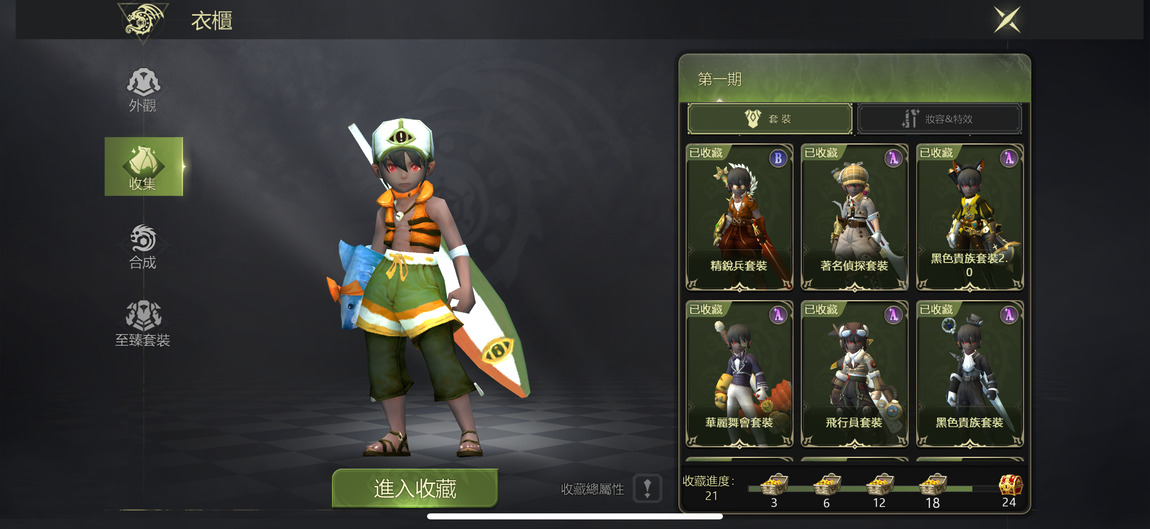1150x529 pixels.
Task: Select the 精銳兵套裝 outfit card
Action: 739,217
